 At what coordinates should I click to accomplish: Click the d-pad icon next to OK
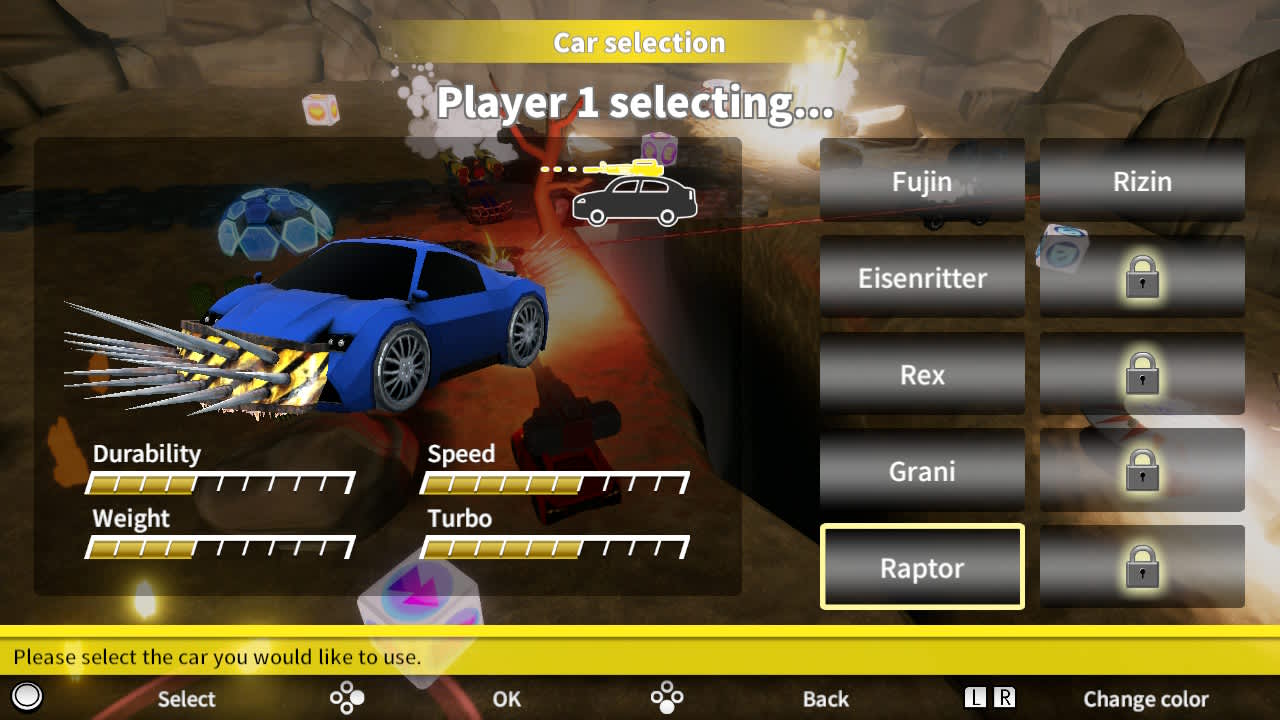pos(347,697)
